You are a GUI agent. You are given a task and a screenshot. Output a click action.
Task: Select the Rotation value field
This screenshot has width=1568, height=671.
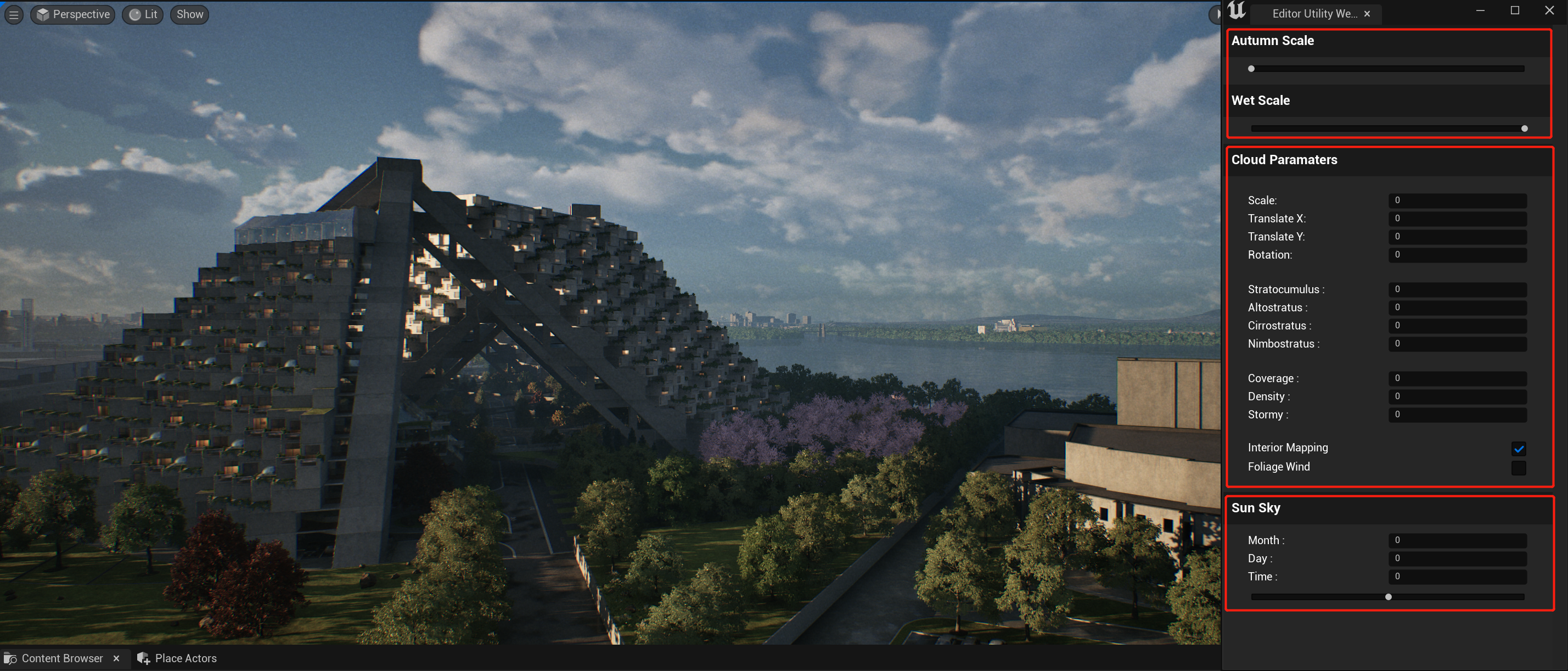click(x=1457, y=255)
